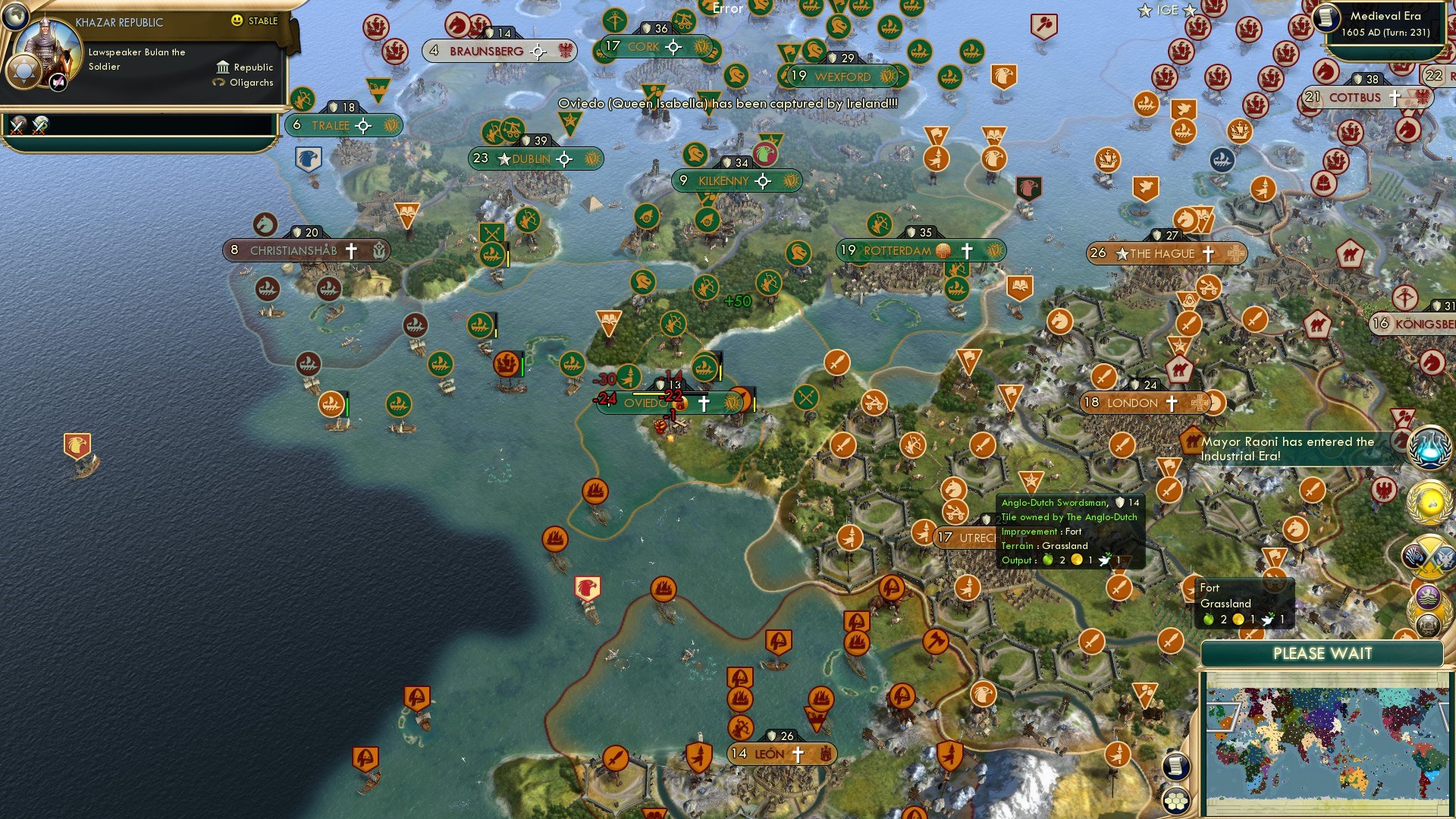Select the city banner of London
This screenshot has height=819, width=1456.
(x=1141, y=403)
